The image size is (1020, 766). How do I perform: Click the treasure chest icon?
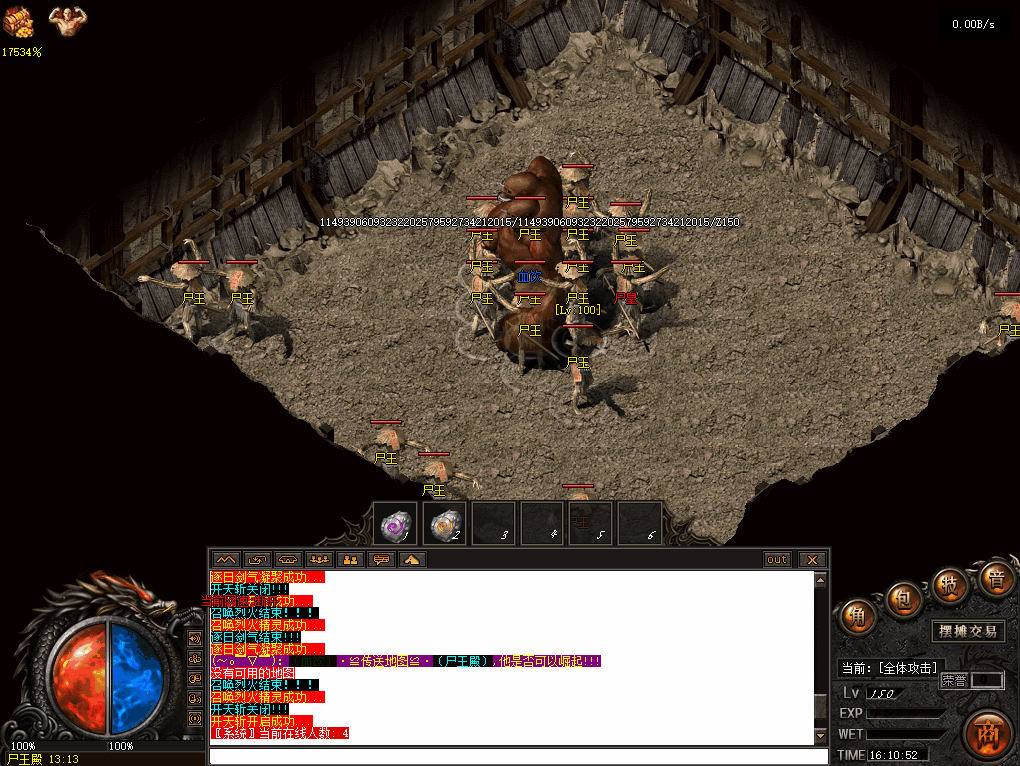click(x=17, y=19)
